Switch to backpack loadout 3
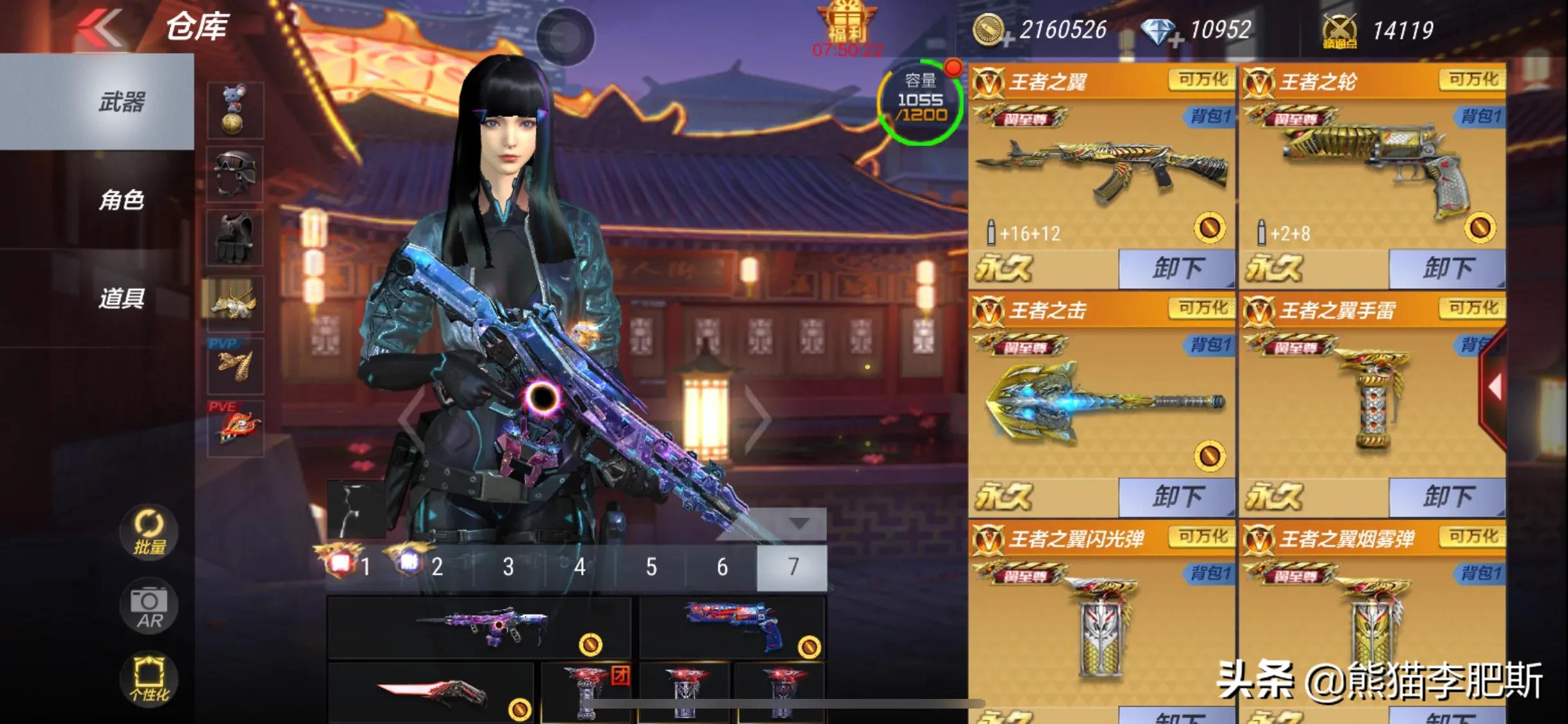Image resolution: width=1568 pixels, height=724 pixels. pos(509,567)
